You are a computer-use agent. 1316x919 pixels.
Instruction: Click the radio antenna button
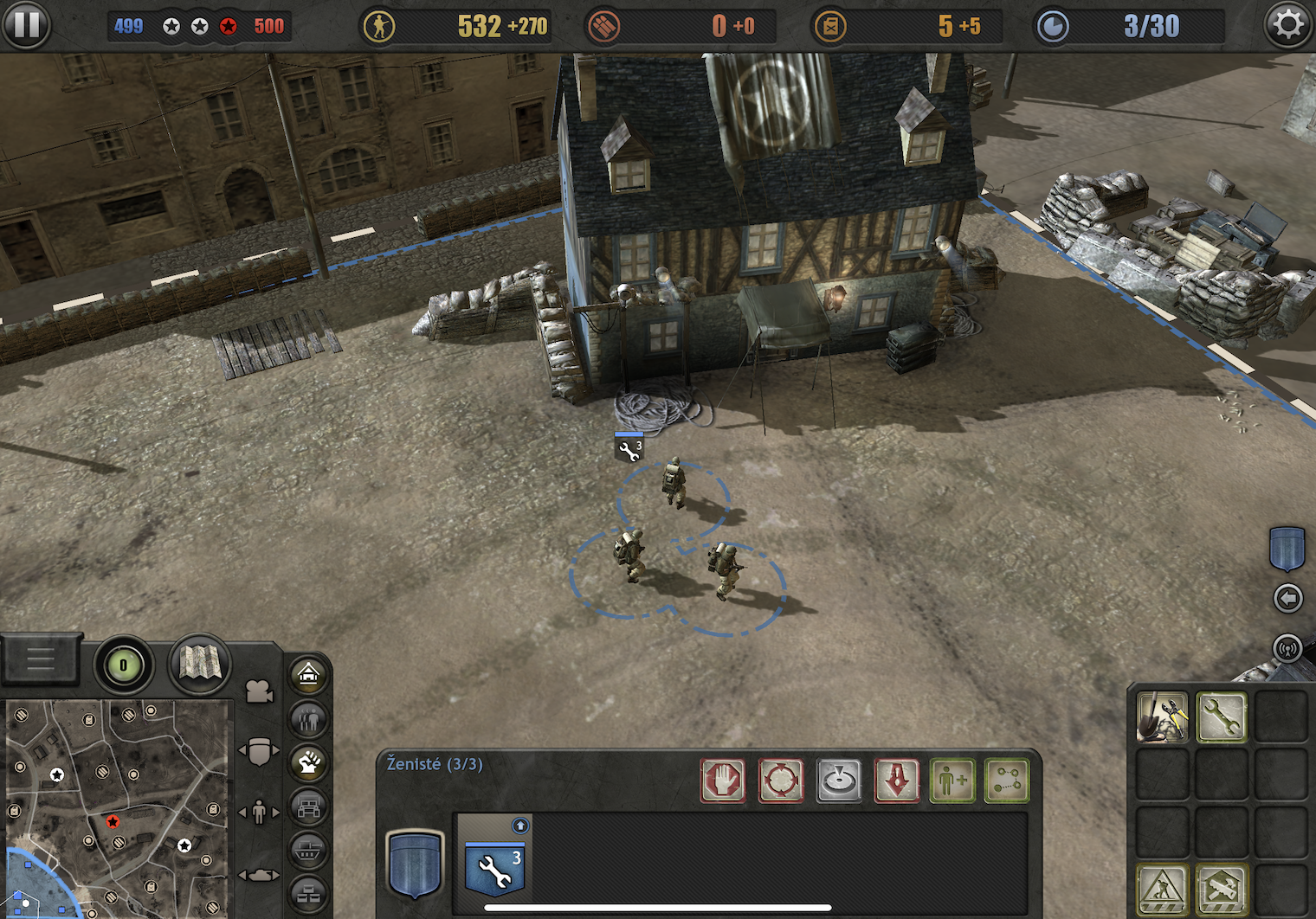(1287, 647)
